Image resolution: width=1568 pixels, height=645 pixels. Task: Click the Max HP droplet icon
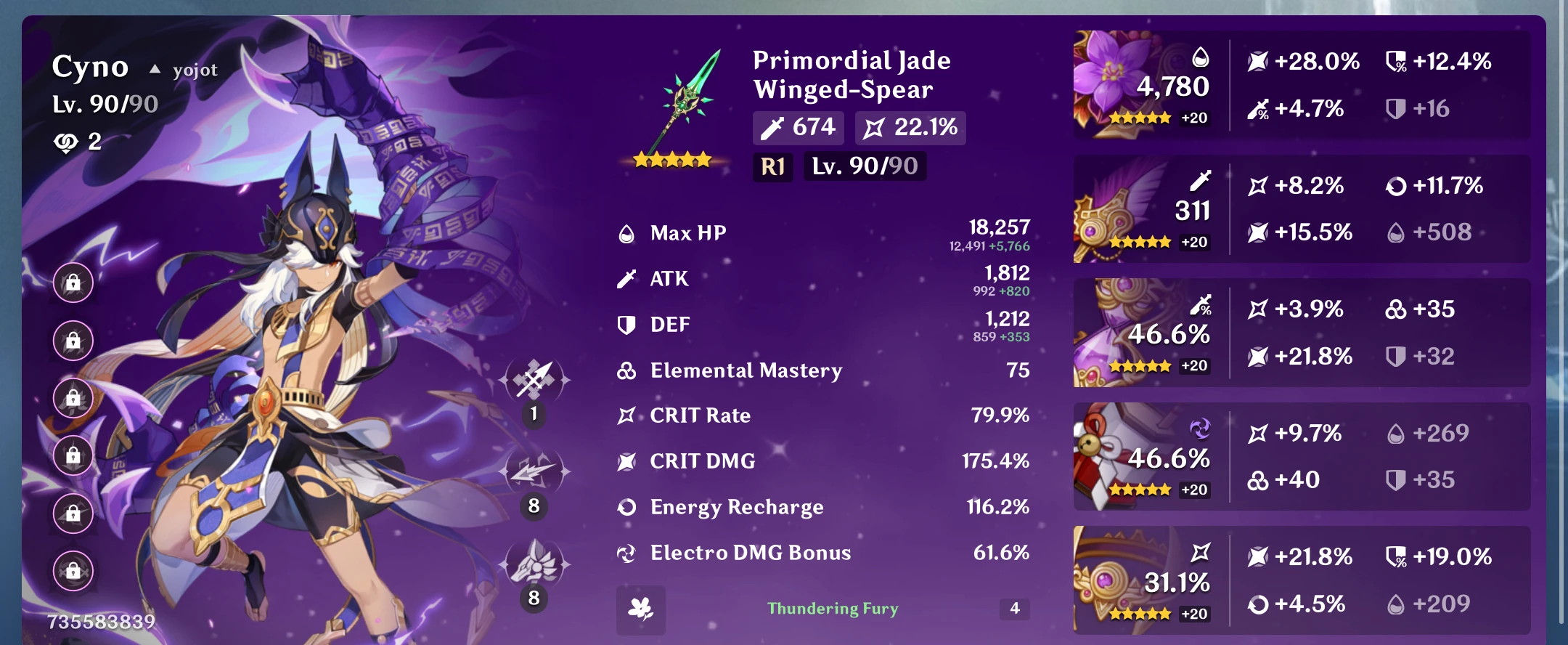(626, 233)
